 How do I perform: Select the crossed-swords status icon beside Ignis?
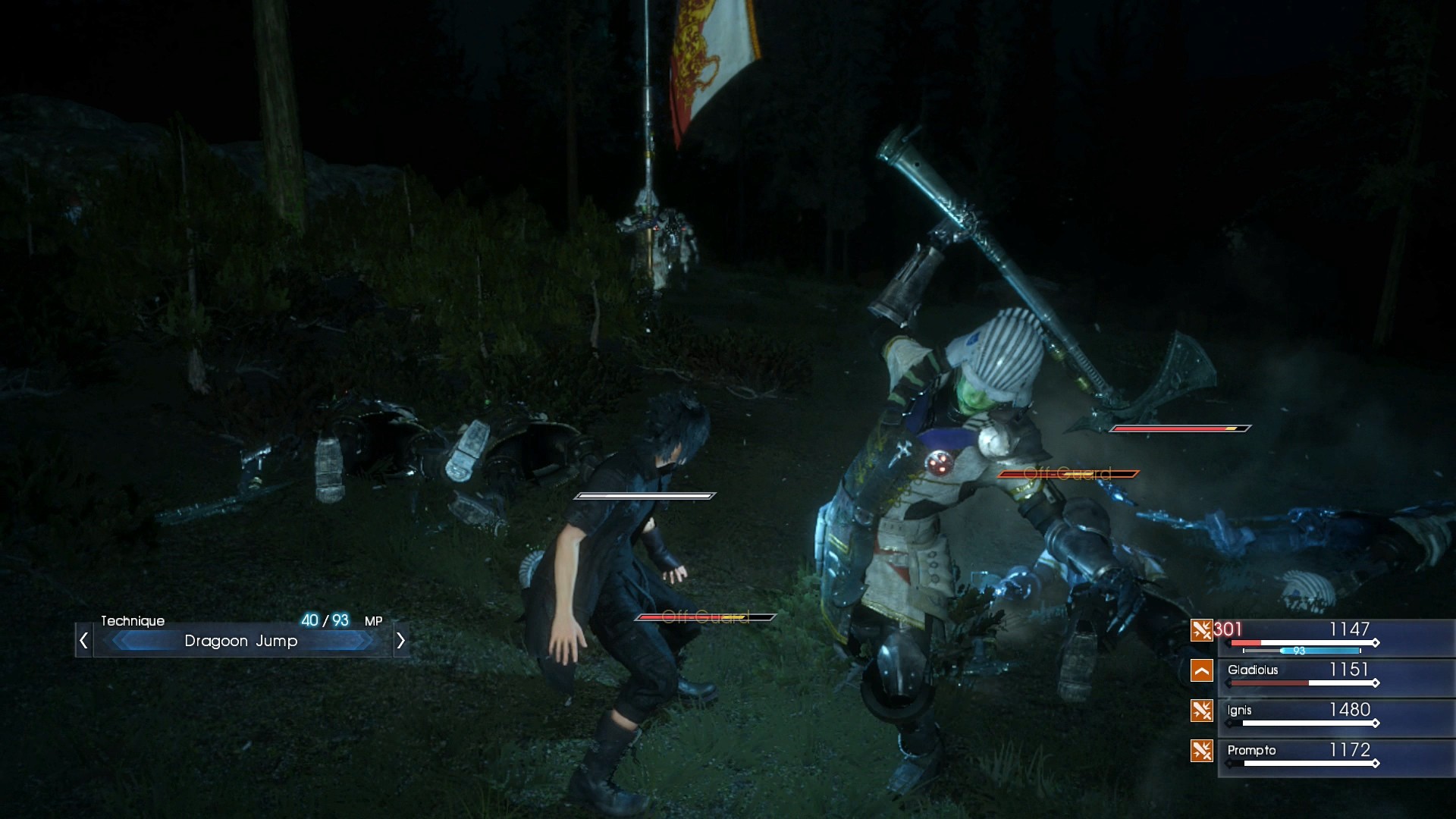point(1203,711)
